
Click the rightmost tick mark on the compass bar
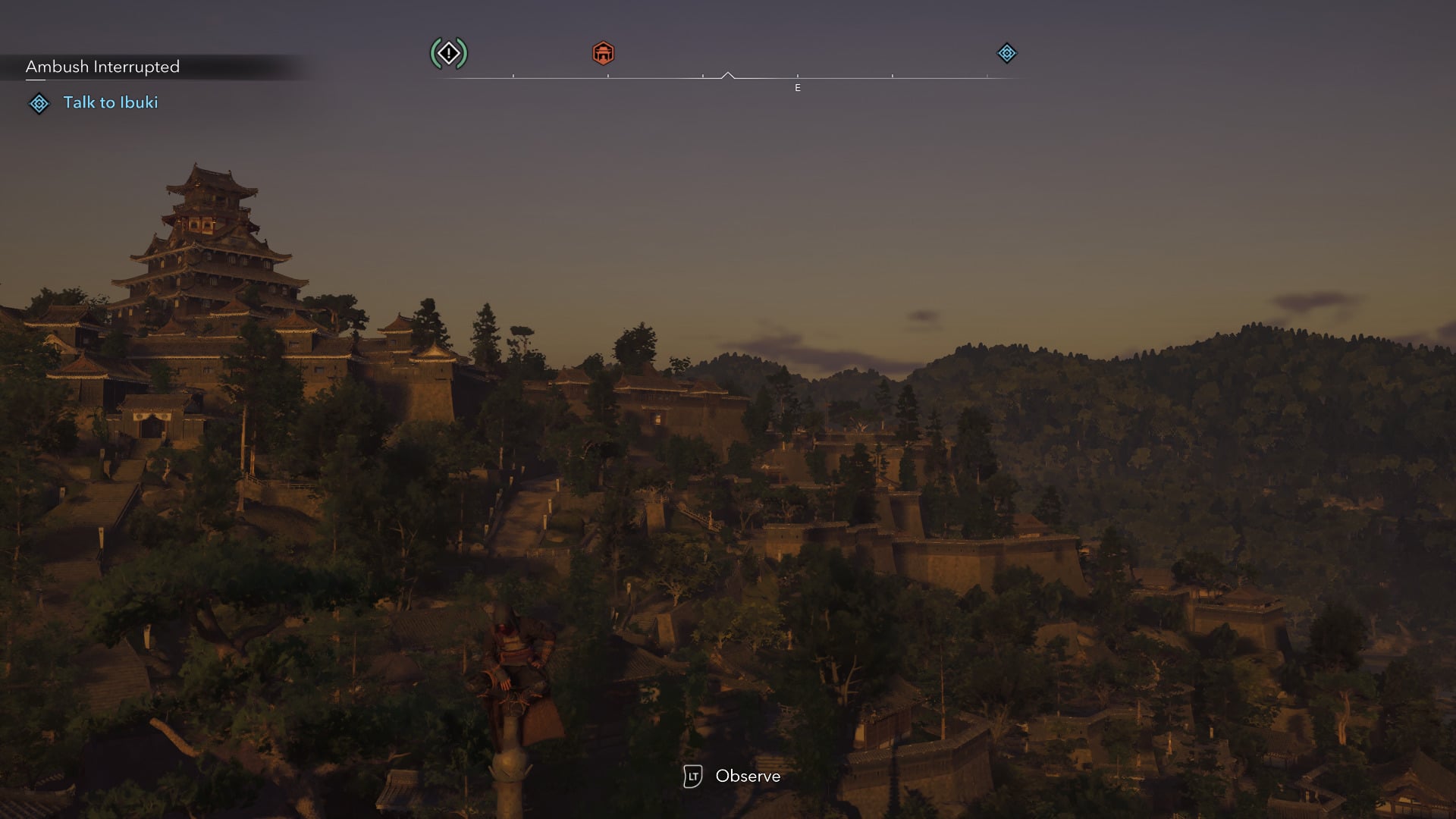(988, 77)
